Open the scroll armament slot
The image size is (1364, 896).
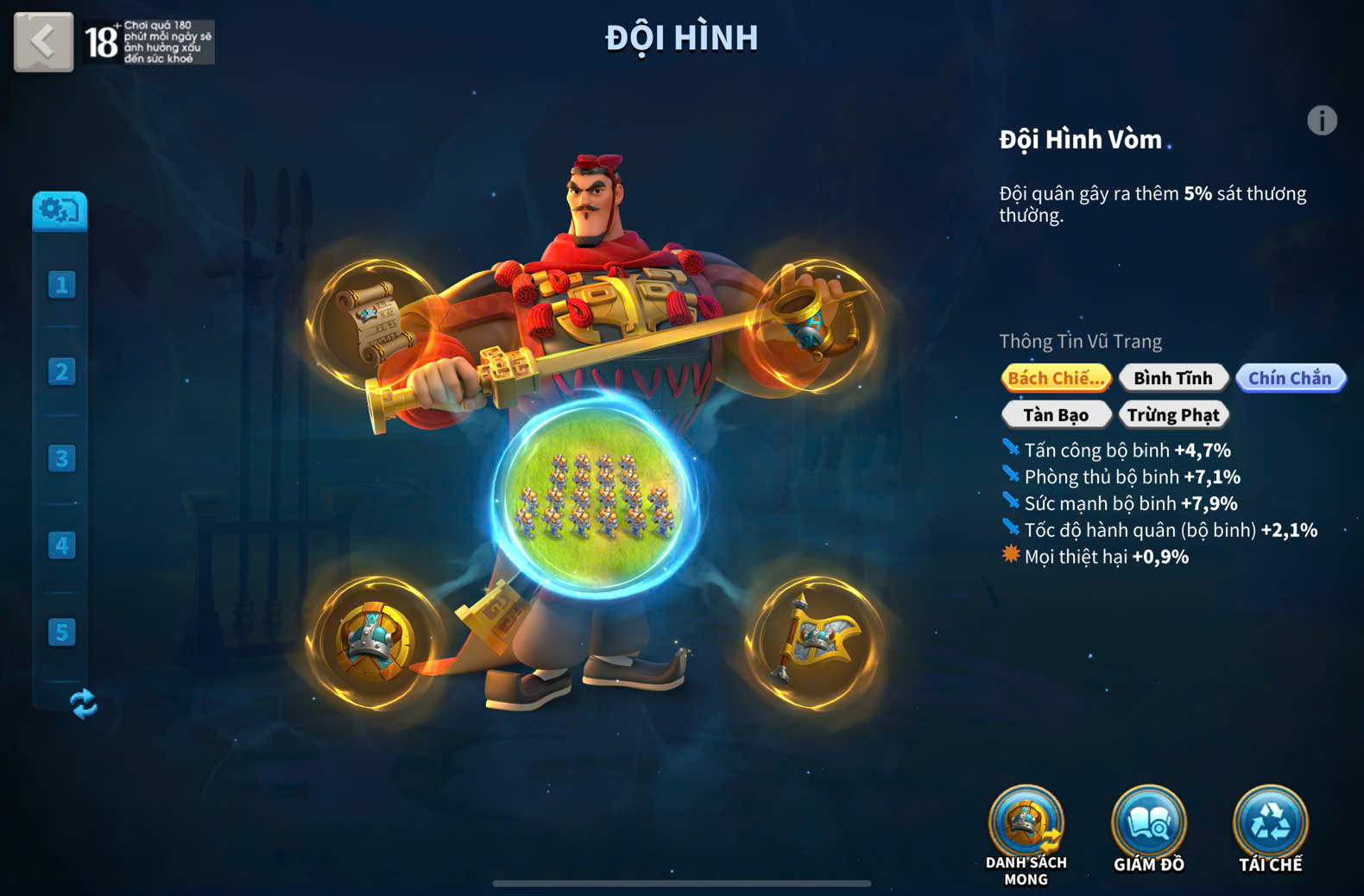375,323
